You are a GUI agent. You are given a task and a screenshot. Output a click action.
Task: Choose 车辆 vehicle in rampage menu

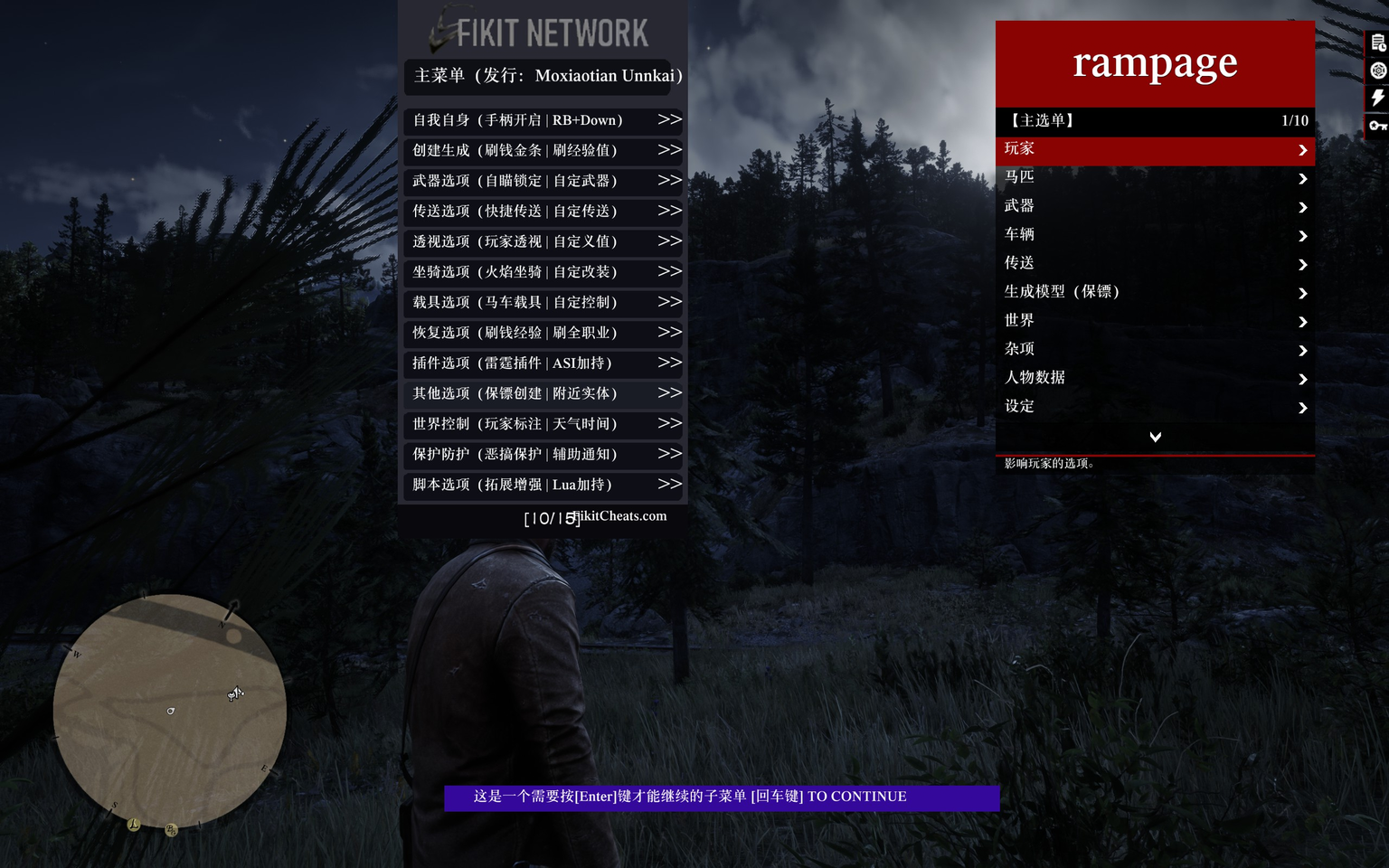click(x=1155, y=235)
